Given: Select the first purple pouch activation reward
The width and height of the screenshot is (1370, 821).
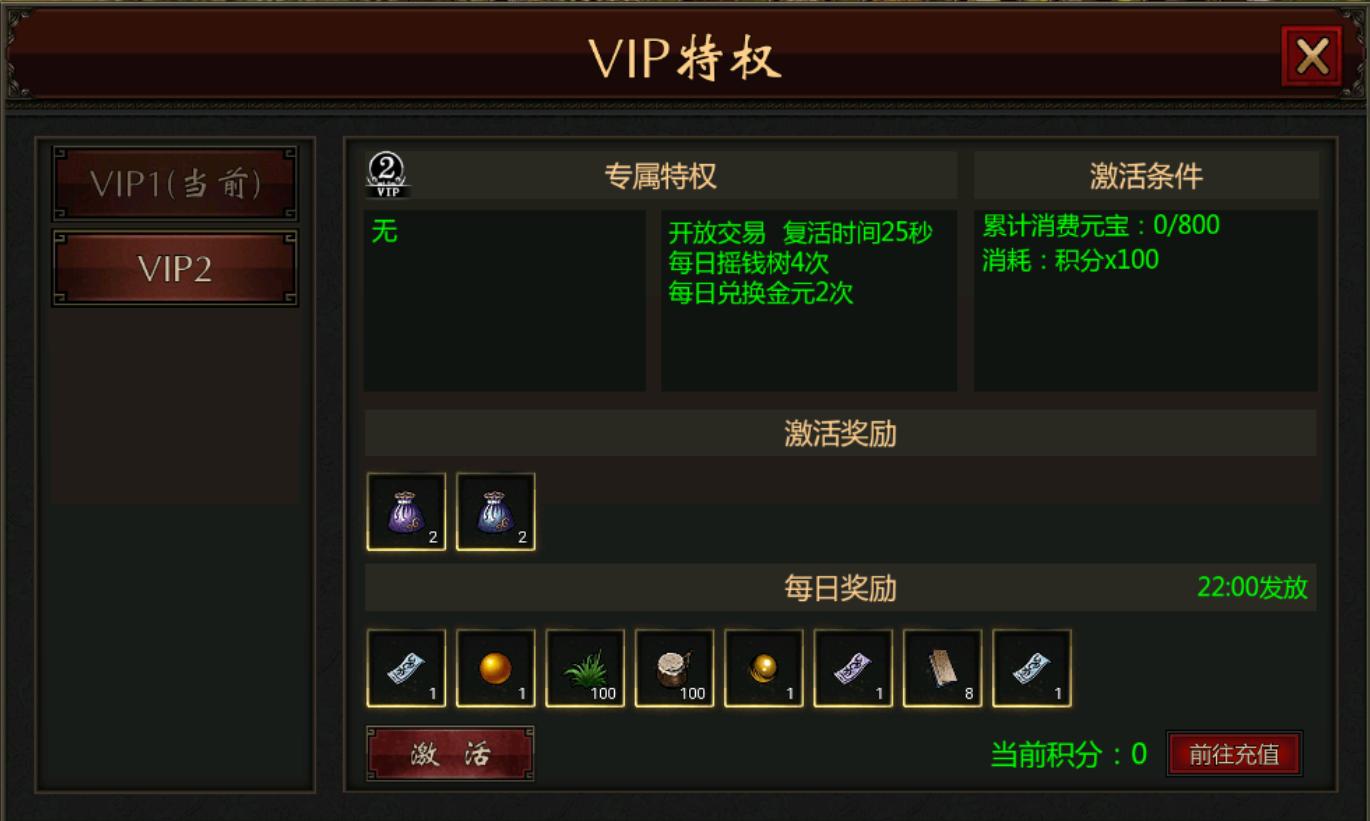Looking at the screenshot, I should pyautogui.click(x=405, y=512).
